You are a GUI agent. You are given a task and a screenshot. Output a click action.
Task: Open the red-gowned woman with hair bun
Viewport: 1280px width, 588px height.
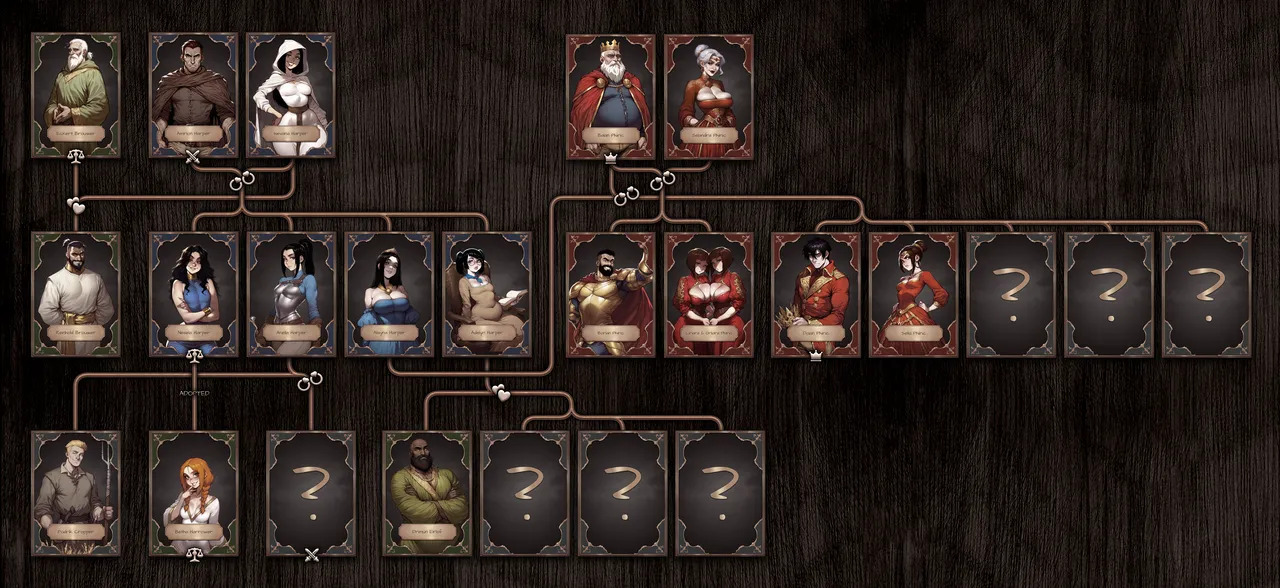point(913,294)
